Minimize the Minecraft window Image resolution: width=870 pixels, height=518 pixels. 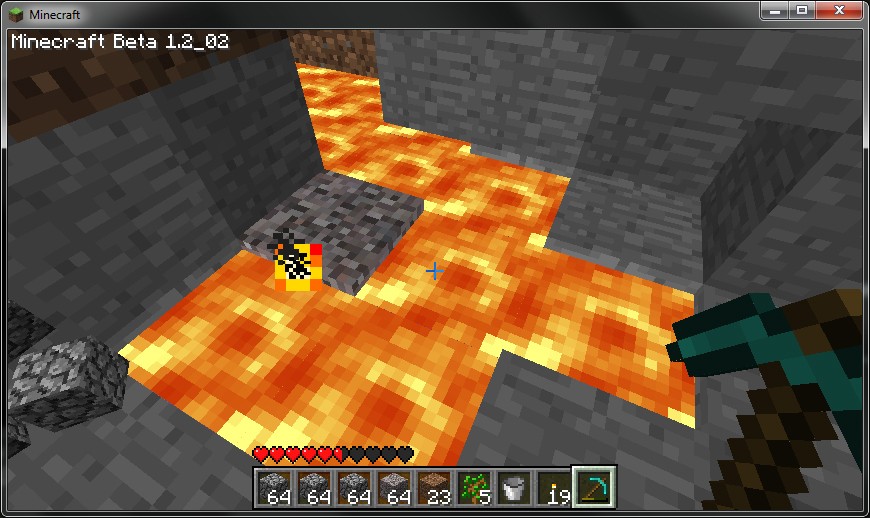pyautogui.click(x=776, y=10)
